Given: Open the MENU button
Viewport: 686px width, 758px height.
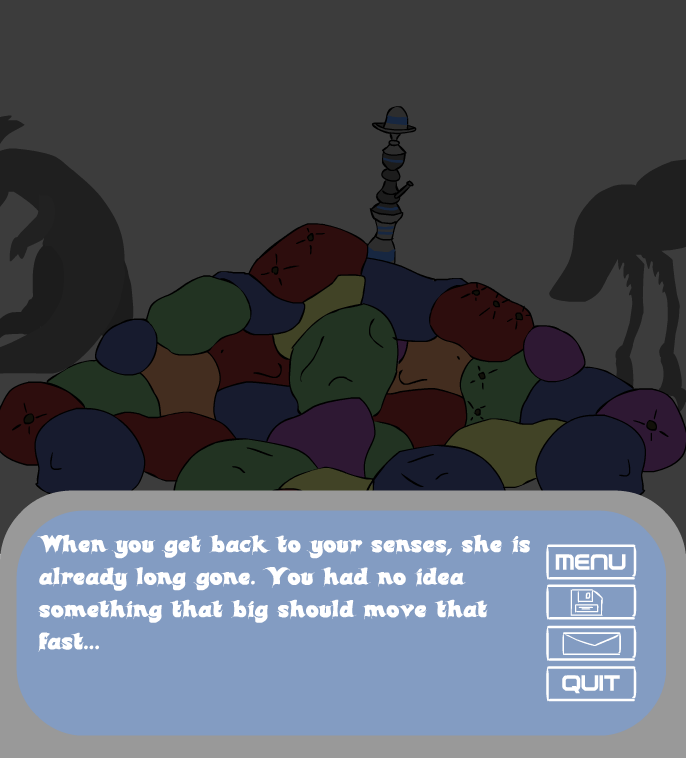Looking at the screenshot, I should pyautogui.click(x=590, y=562).
